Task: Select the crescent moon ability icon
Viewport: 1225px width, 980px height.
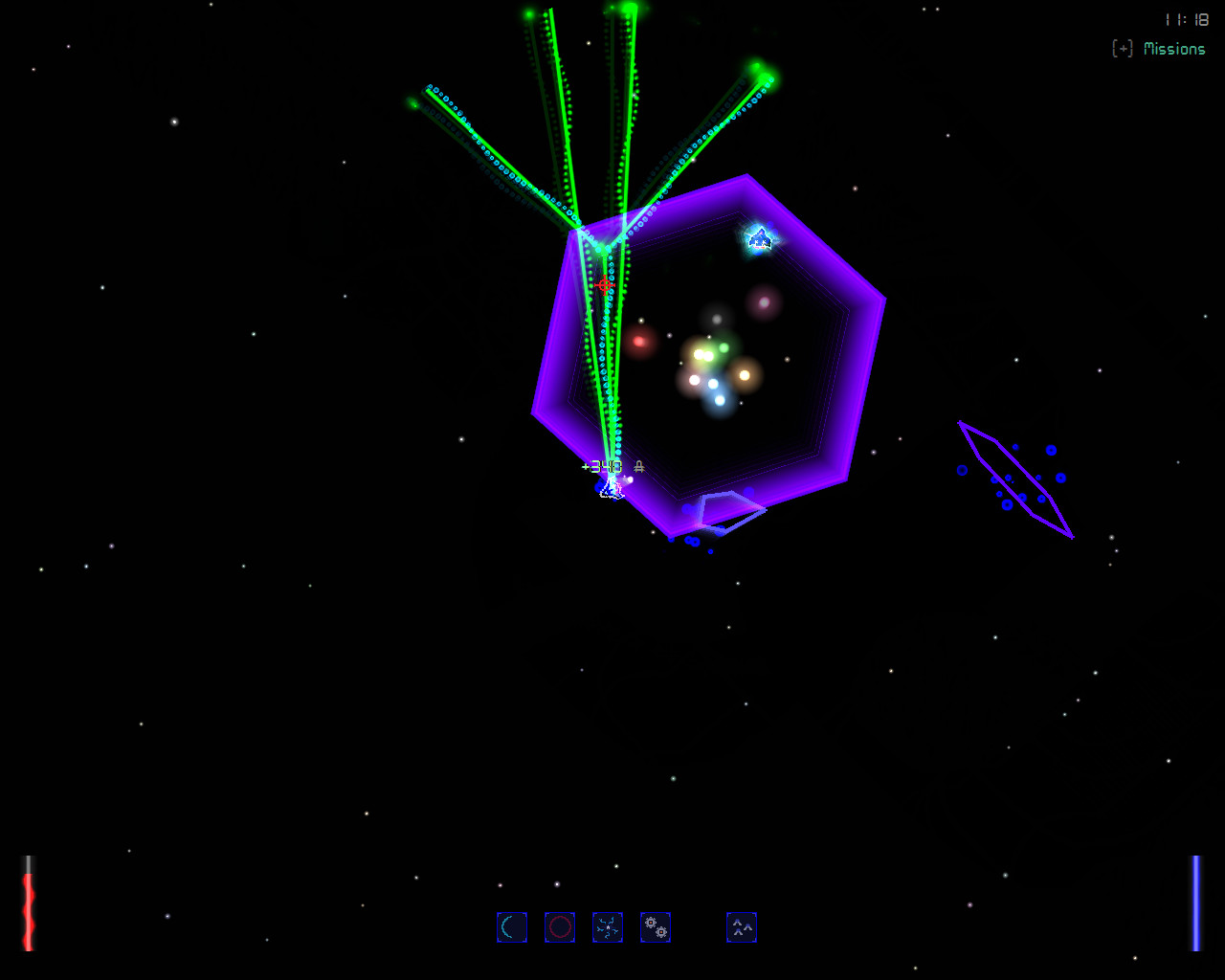Action: [512, 926]
